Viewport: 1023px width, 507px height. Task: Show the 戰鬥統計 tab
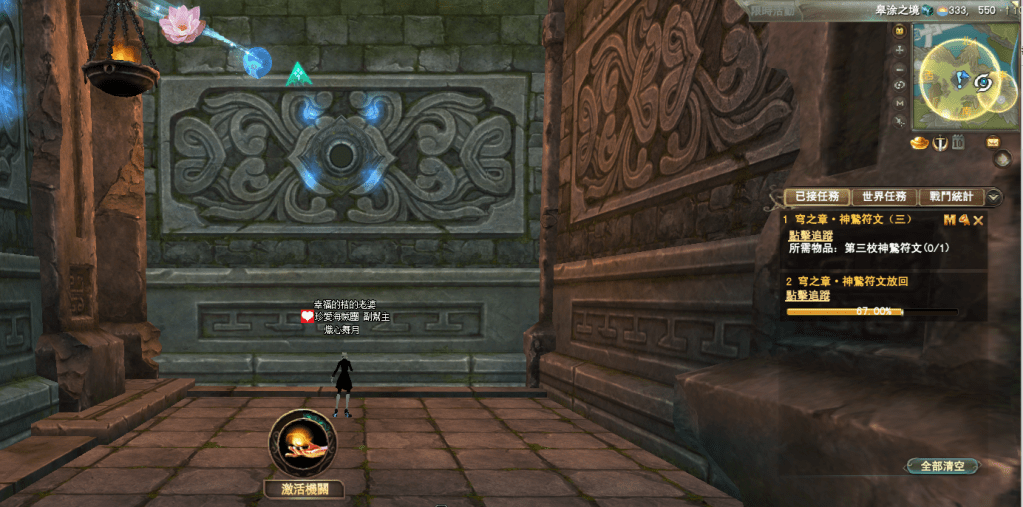tap(951, 197)
